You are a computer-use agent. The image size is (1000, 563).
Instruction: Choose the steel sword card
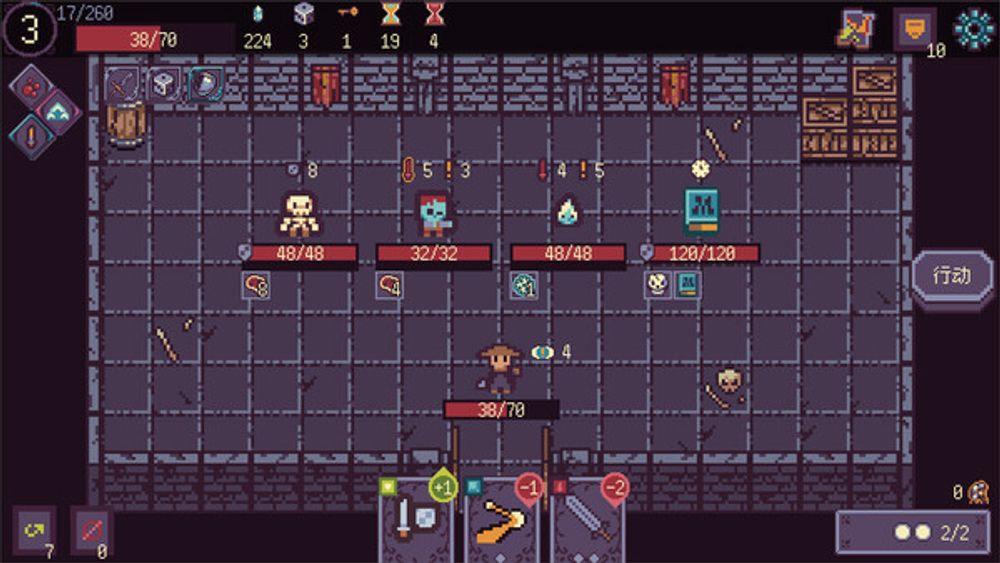click(x=588, y=522)
